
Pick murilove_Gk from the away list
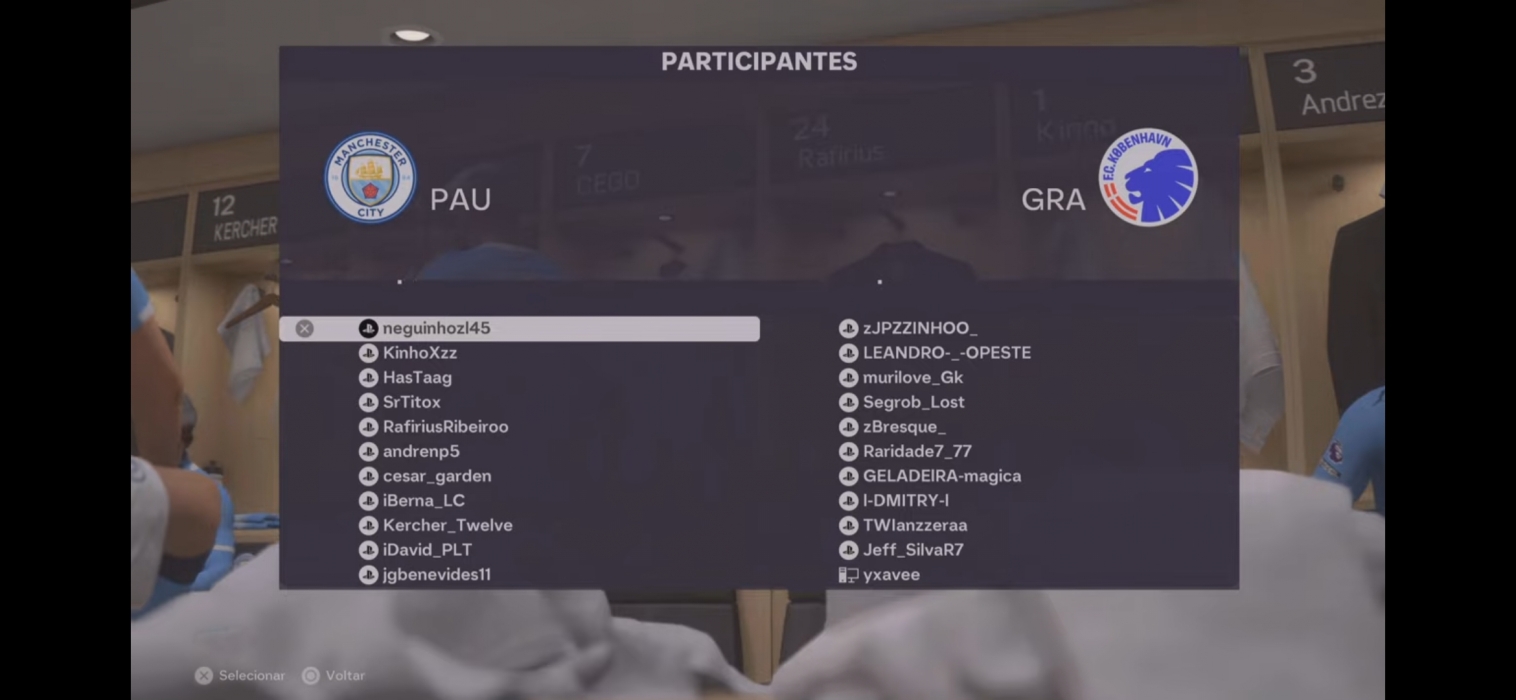(912, 378)
